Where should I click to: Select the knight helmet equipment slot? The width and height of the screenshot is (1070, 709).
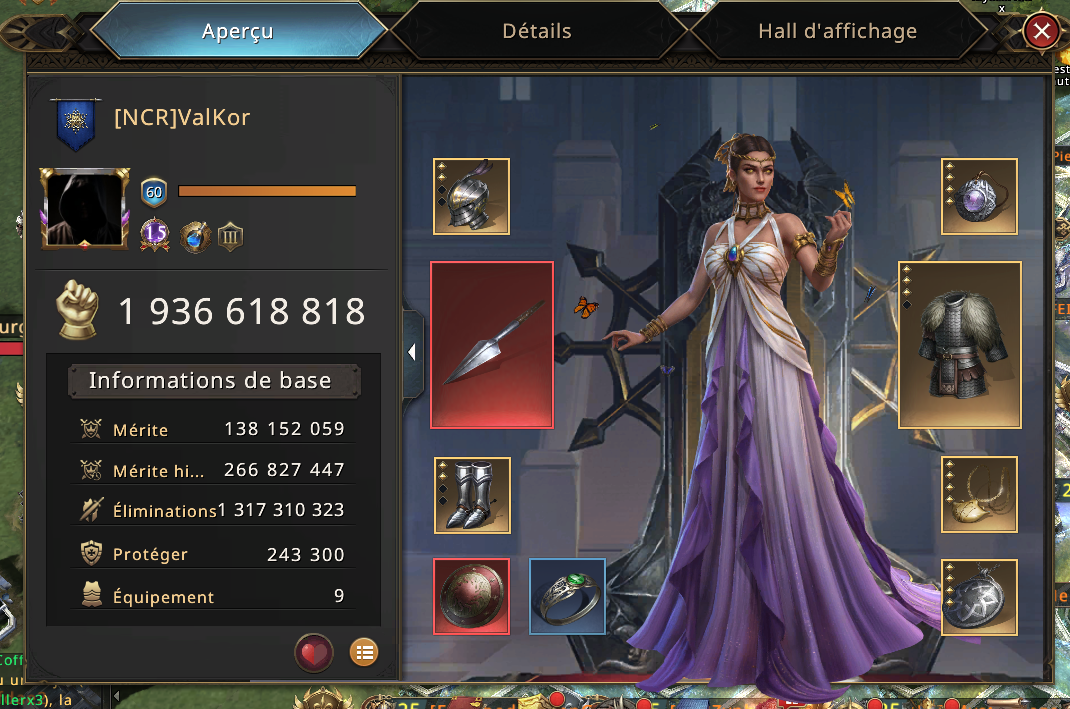click(472, 196)
